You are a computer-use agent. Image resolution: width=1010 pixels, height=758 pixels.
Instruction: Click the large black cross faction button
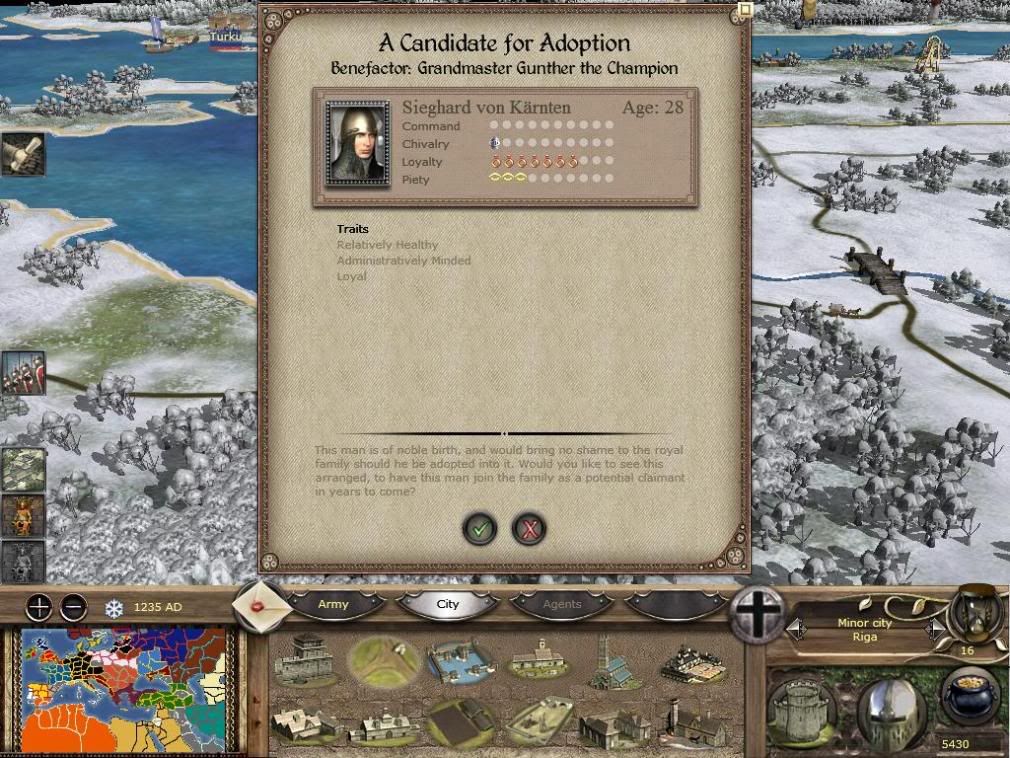[x=758, y=613]
